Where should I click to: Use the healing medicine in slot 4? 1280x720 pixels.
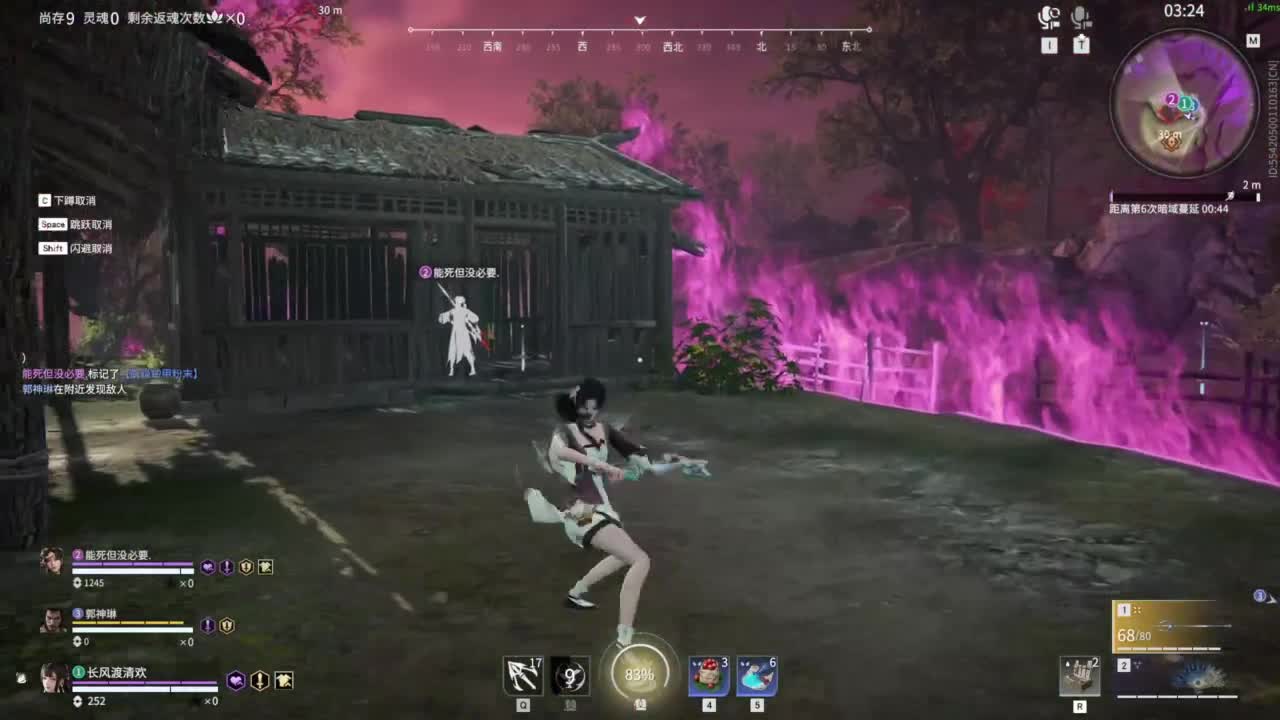(x=708, y=674)
